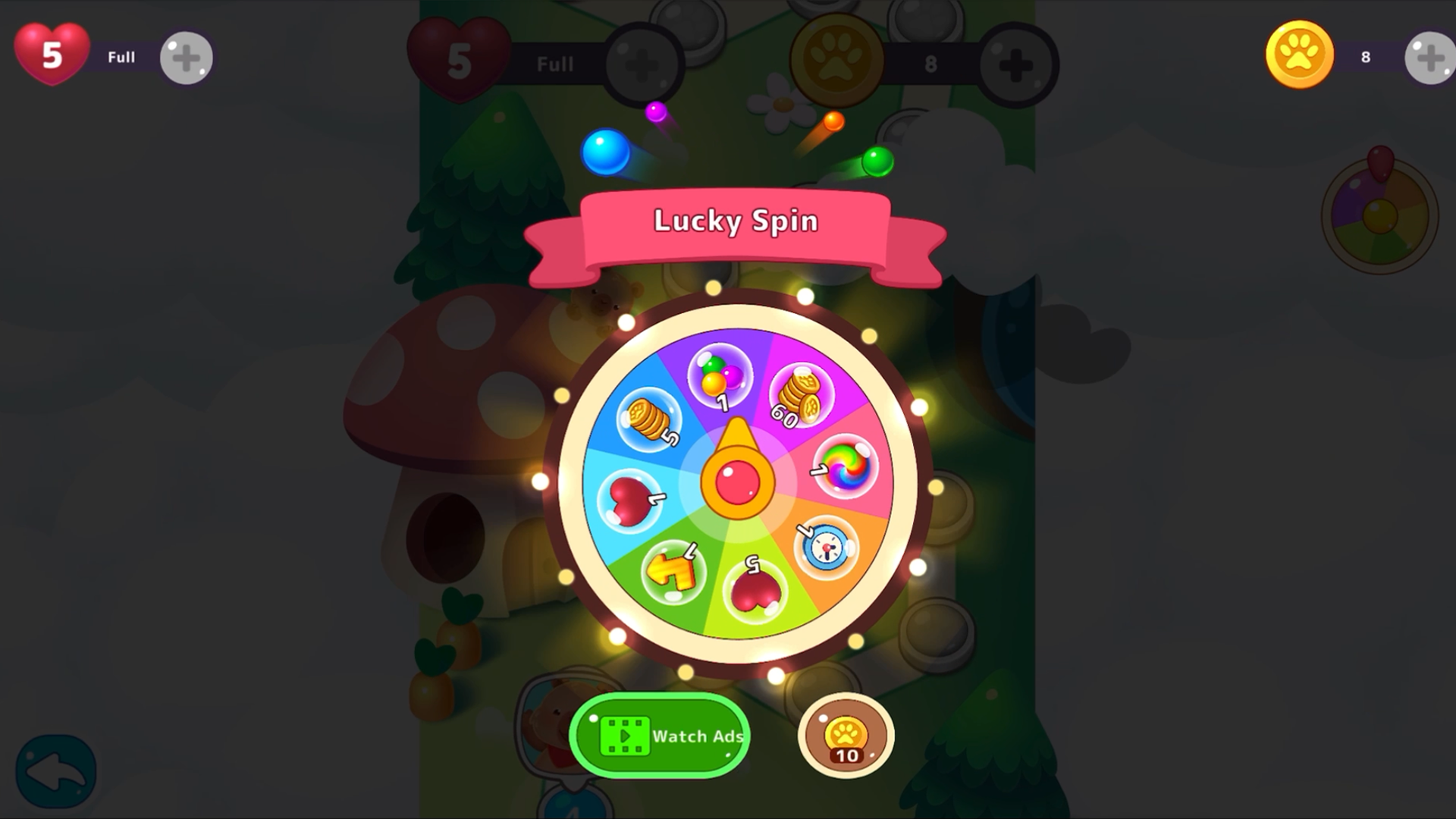This screenshot has height=819, width=1456.
Task: Click the paw coin currency icon top right
Action: [x=1298, y=53]
